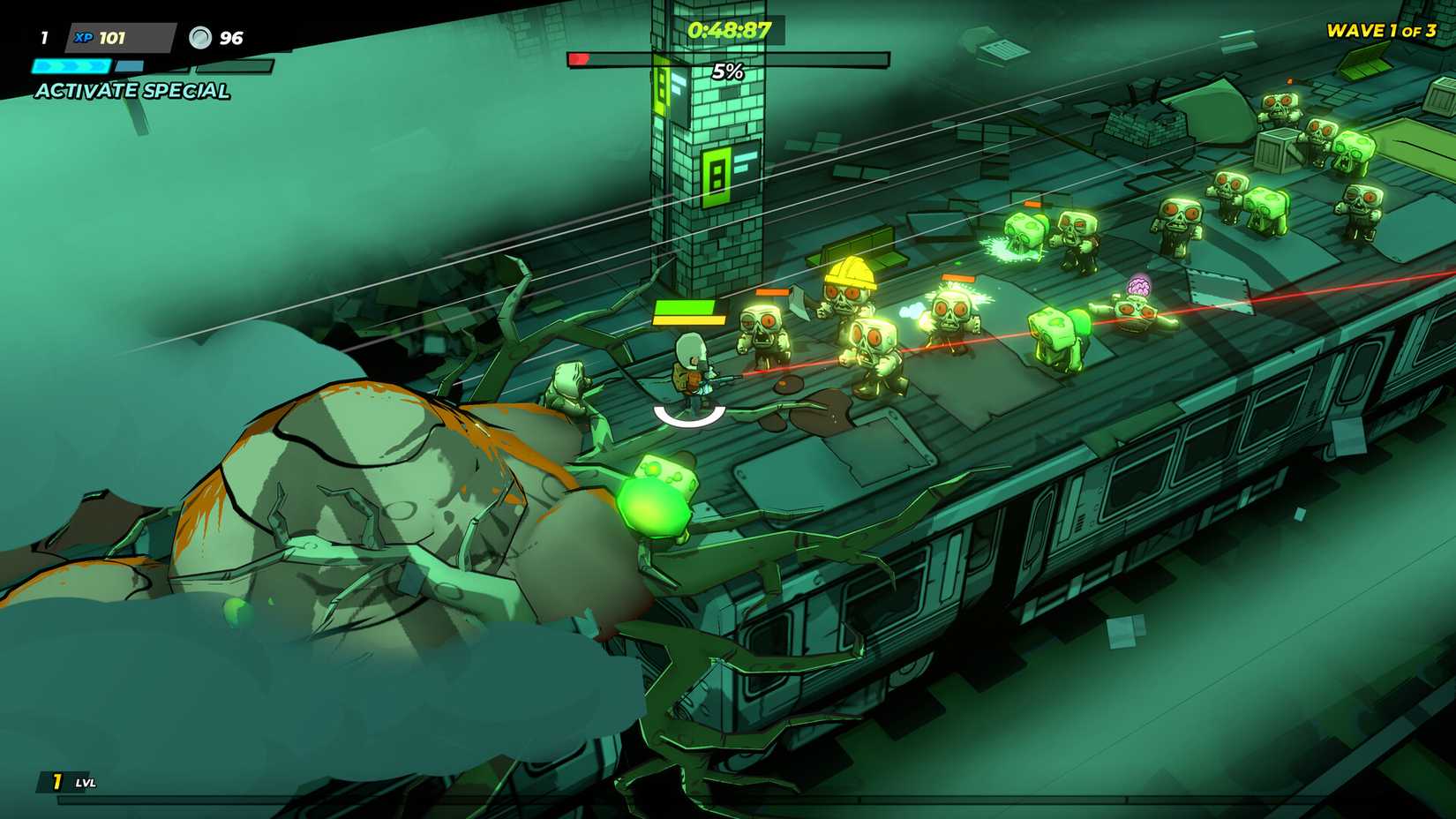Viewport: 1456px width, 819px height.
Task: Click the silver coin currency icon
Action: 202,36
